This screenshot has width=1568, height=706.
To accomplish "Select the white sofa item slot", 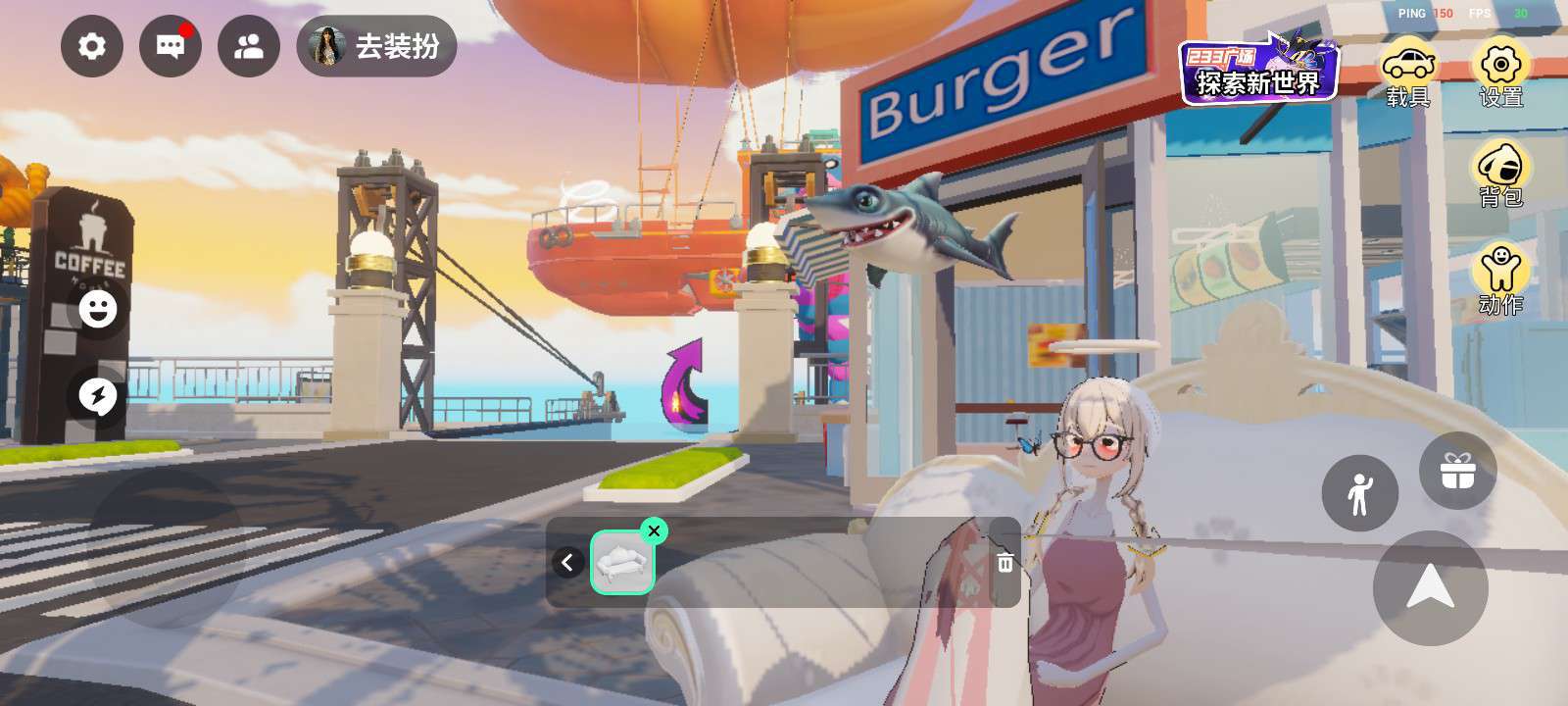I will [x=622, y=563].
